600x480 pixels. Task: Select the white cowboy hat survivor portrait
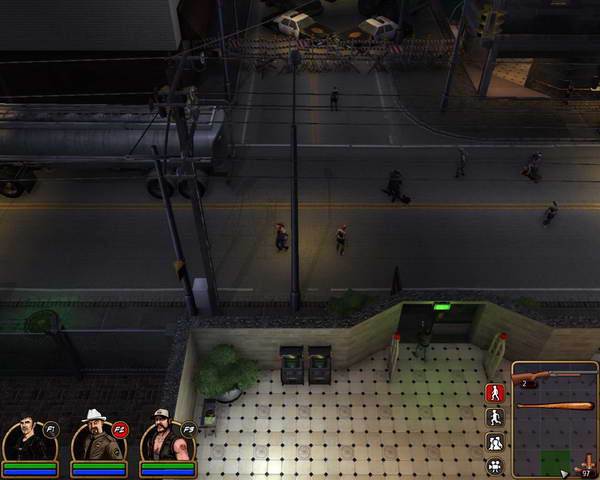(x=95, y=437)
